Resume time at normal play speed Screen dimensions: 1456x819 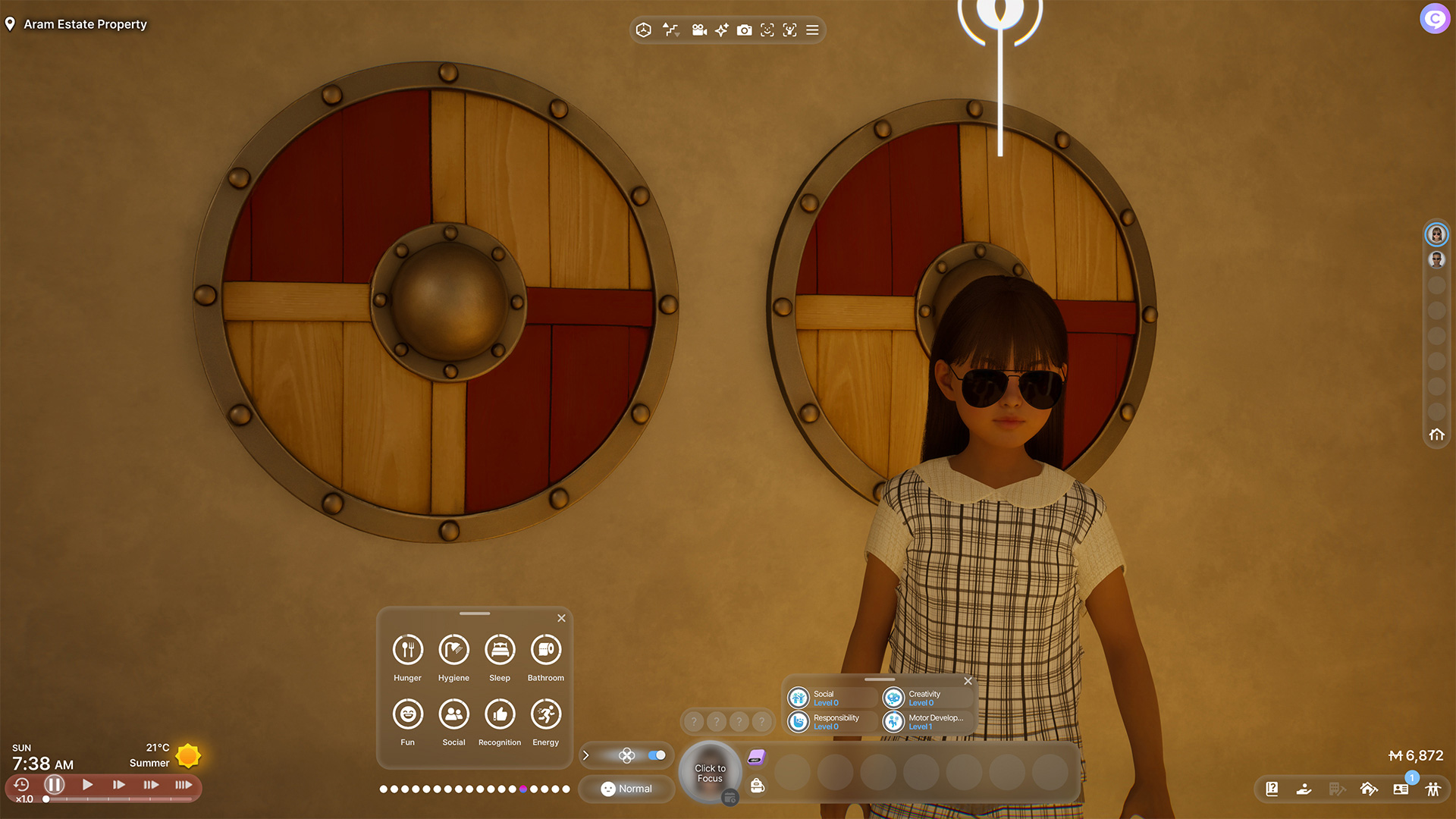[87, 785]
